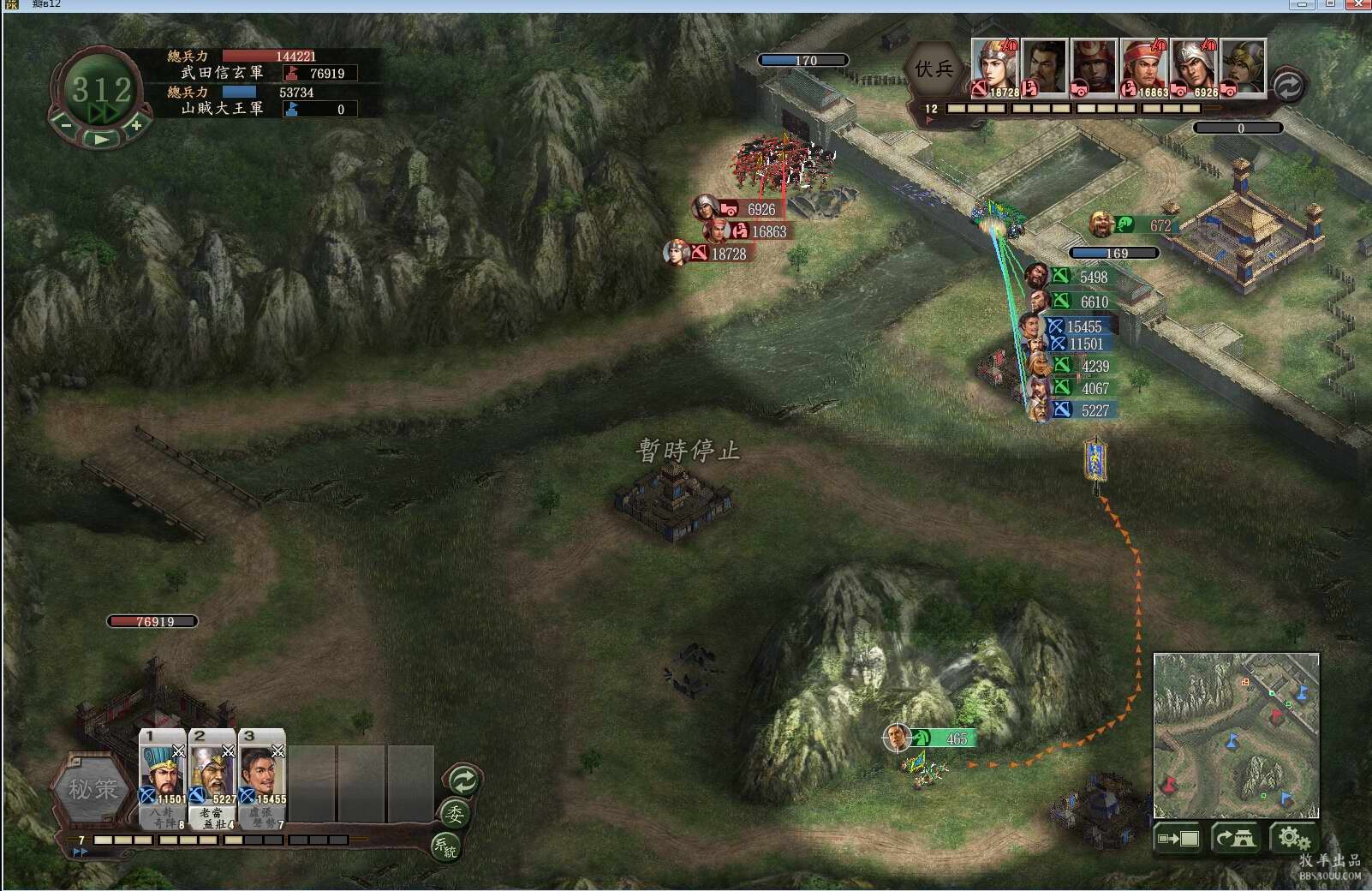1372x891 pixels.
Task: Open the gear settings button
Action: point(1292,838)
